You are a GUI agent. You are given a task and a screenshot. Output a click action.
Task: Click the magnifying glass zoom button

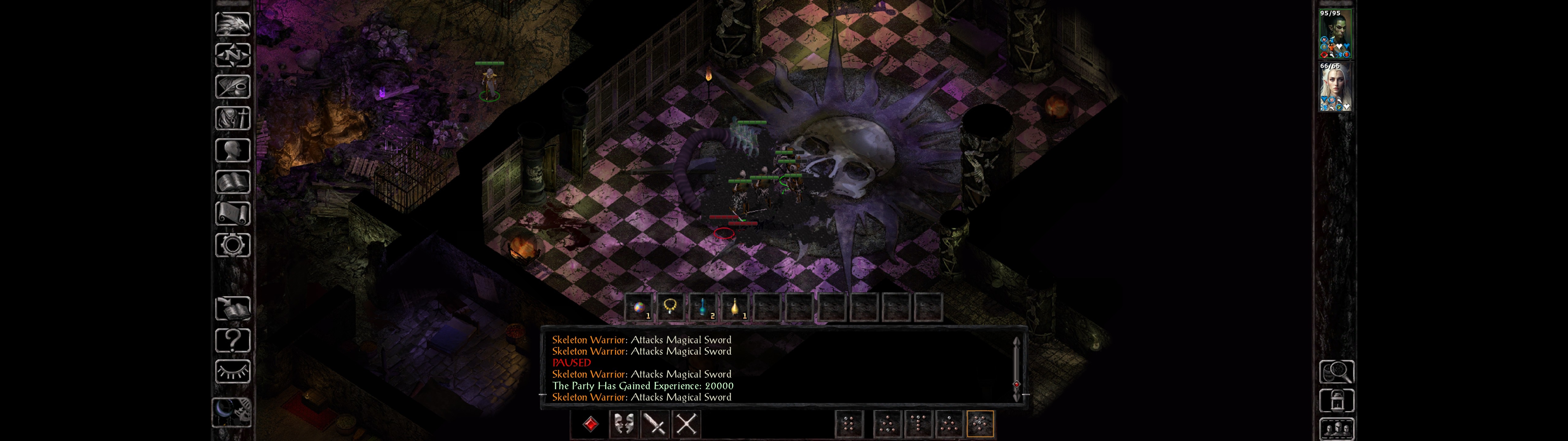pos(1336,371)
